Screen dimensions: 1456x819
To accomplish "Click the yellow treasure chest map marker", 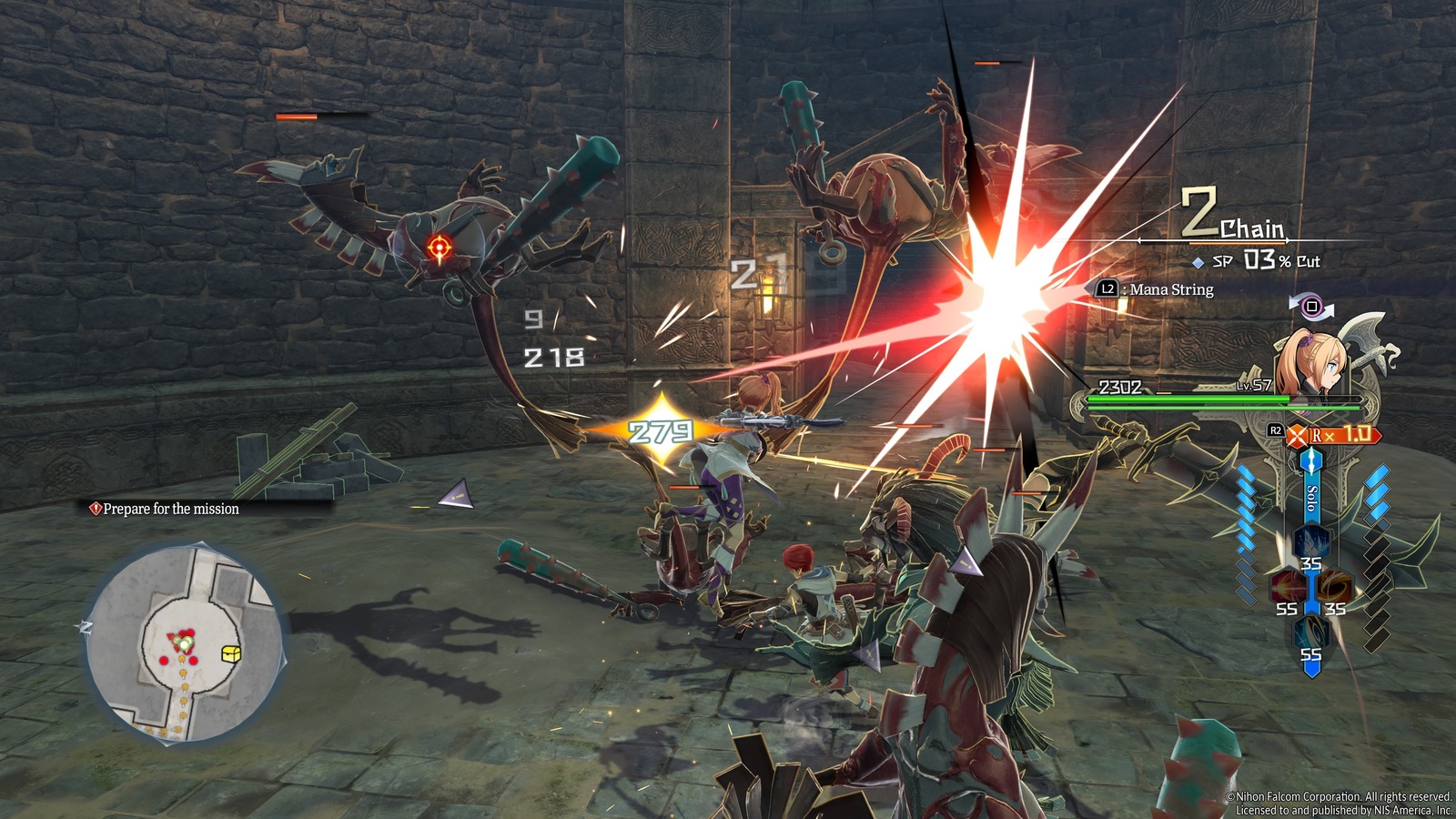I will pyautogui.click(x=232, y=653).
